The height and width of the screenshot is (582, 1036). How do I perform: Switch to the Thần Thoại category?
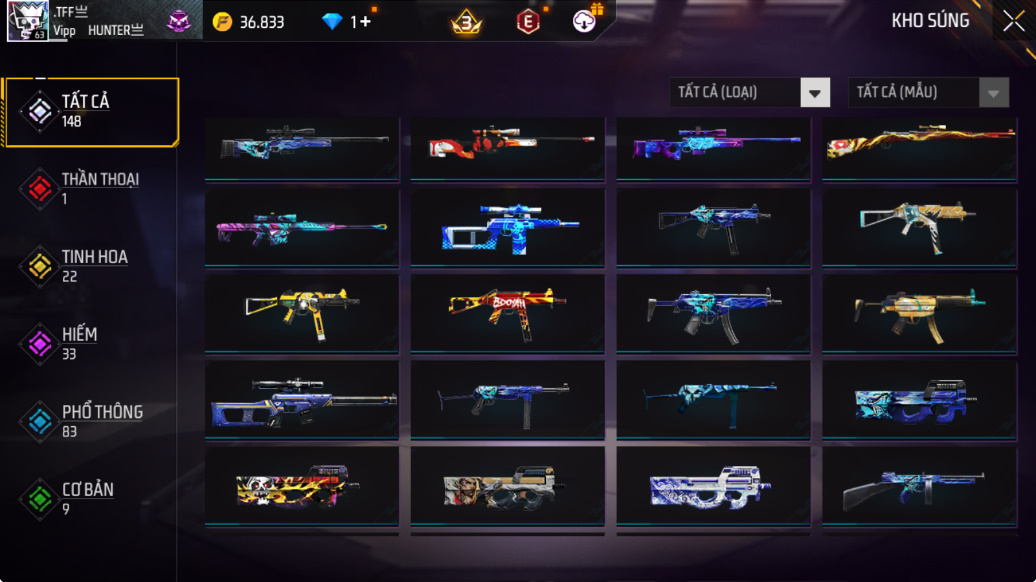click(90, 188)
